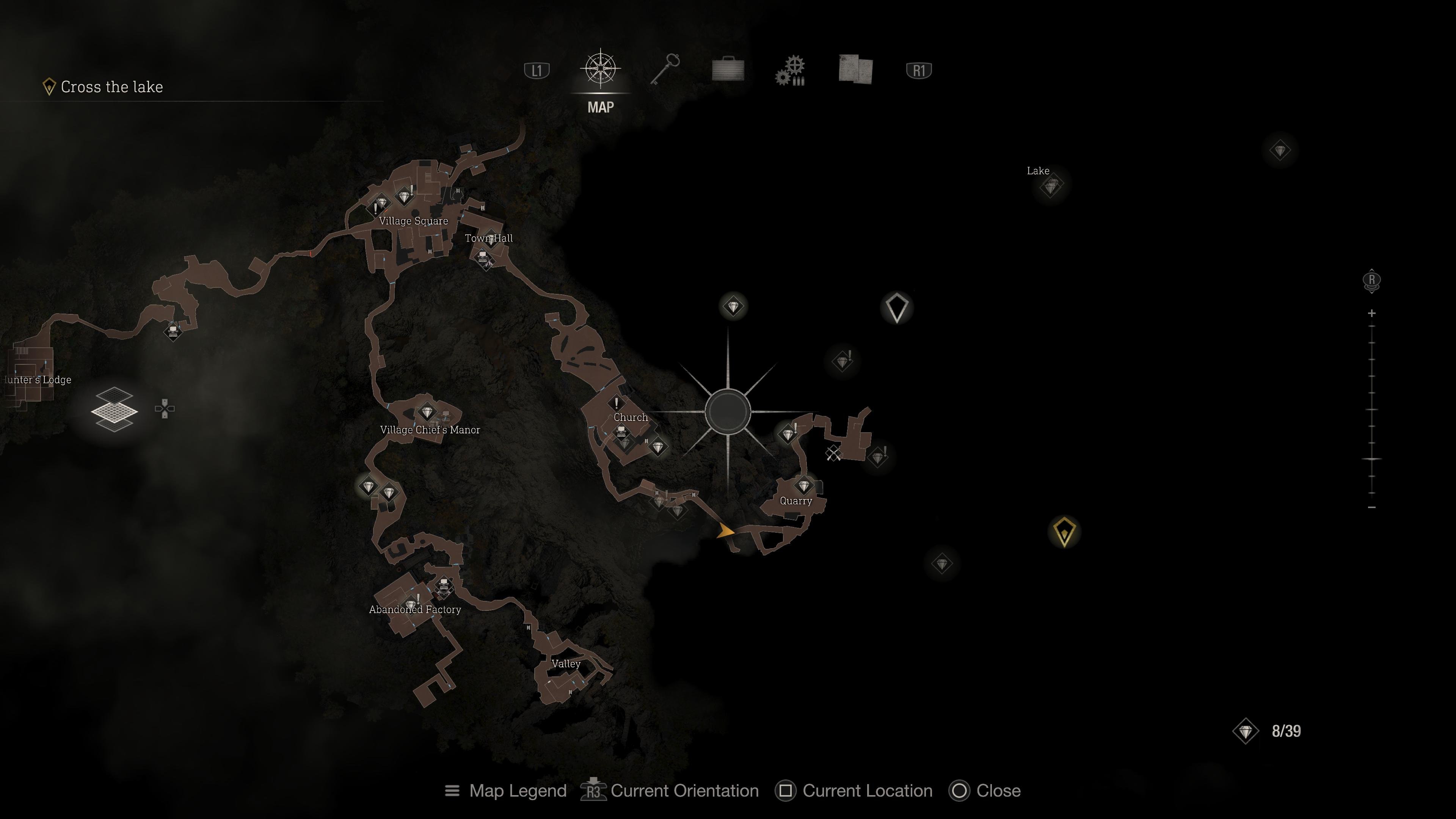Open the key items screen icon
Screen dimensions: 1456x819
[x=665, y=69]
